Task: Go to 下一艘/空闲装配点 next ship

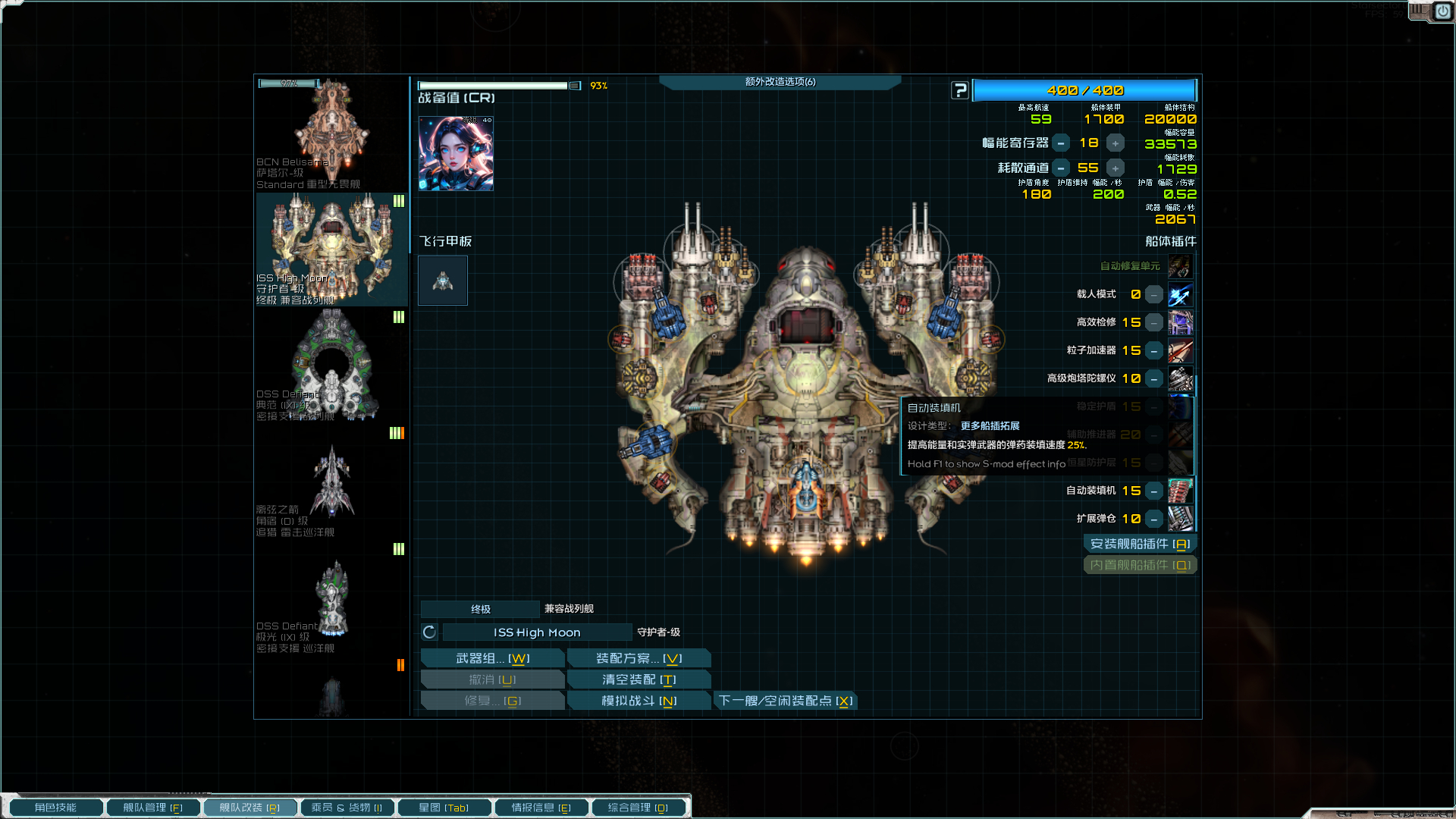Action: [786, 701]
